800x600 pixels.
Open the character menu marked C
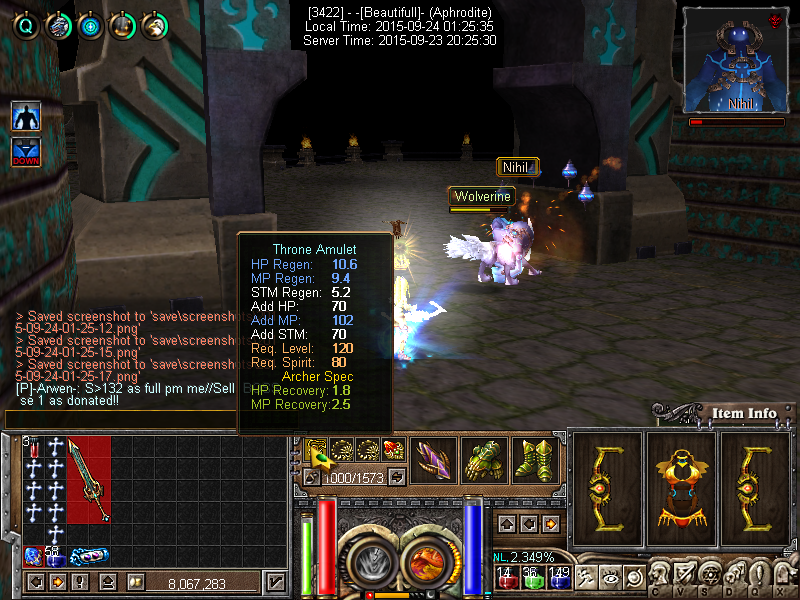(657, 576)
